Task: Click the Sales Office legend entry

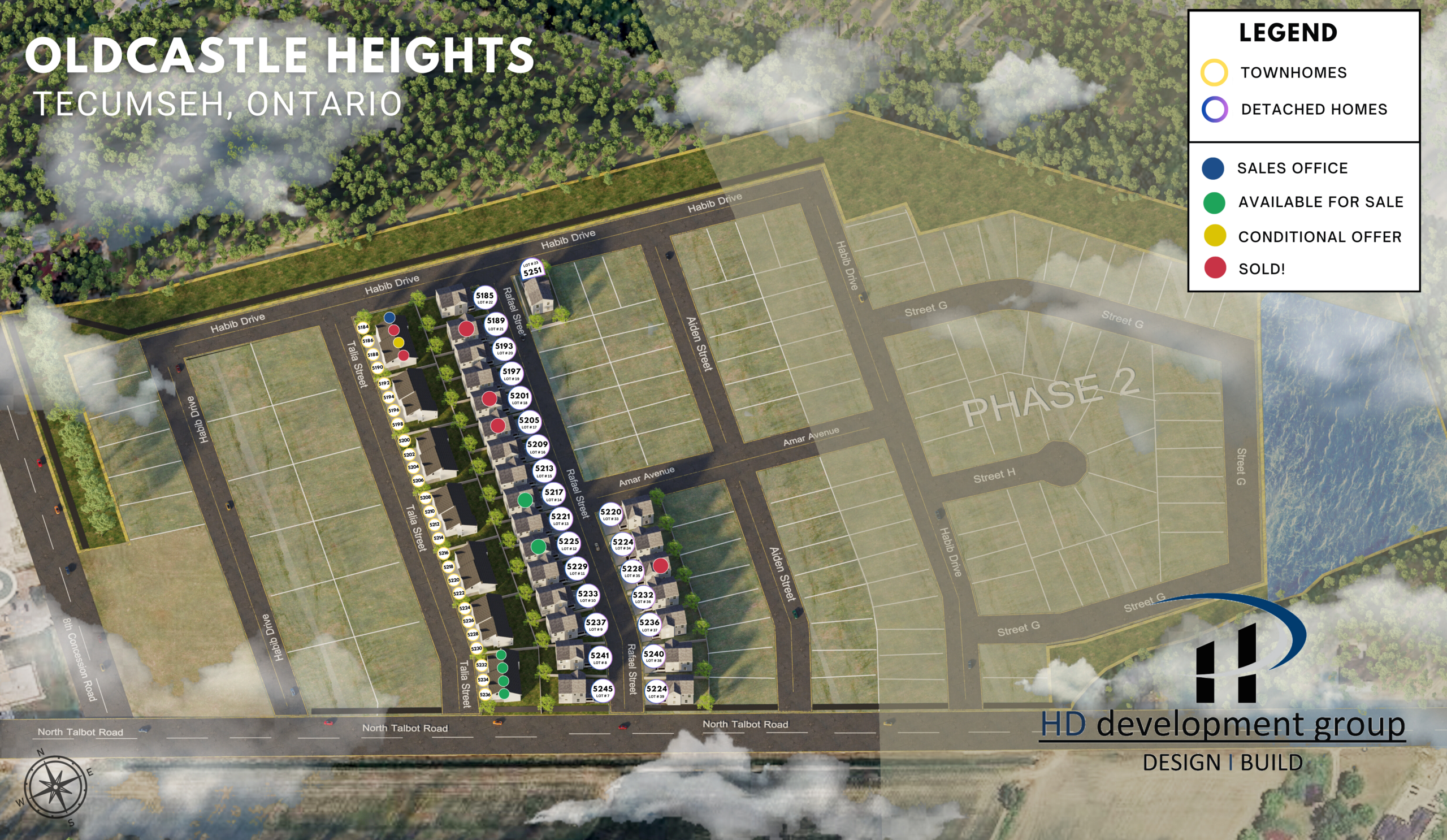Action: click(x=1292, y=168)
